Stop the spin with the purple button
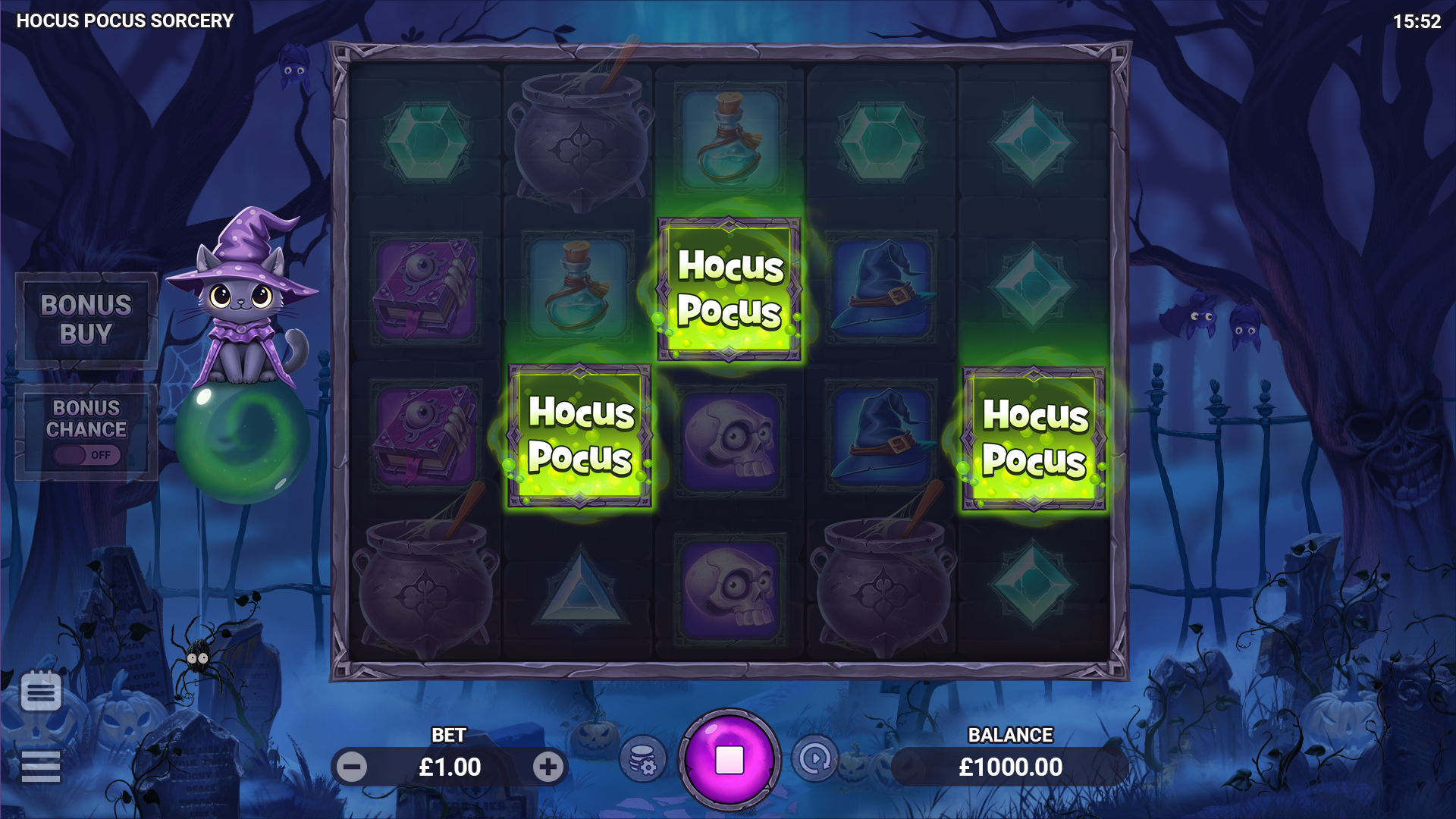Image resolution: width=1456 pixels, height=819 pixels. 730,759
